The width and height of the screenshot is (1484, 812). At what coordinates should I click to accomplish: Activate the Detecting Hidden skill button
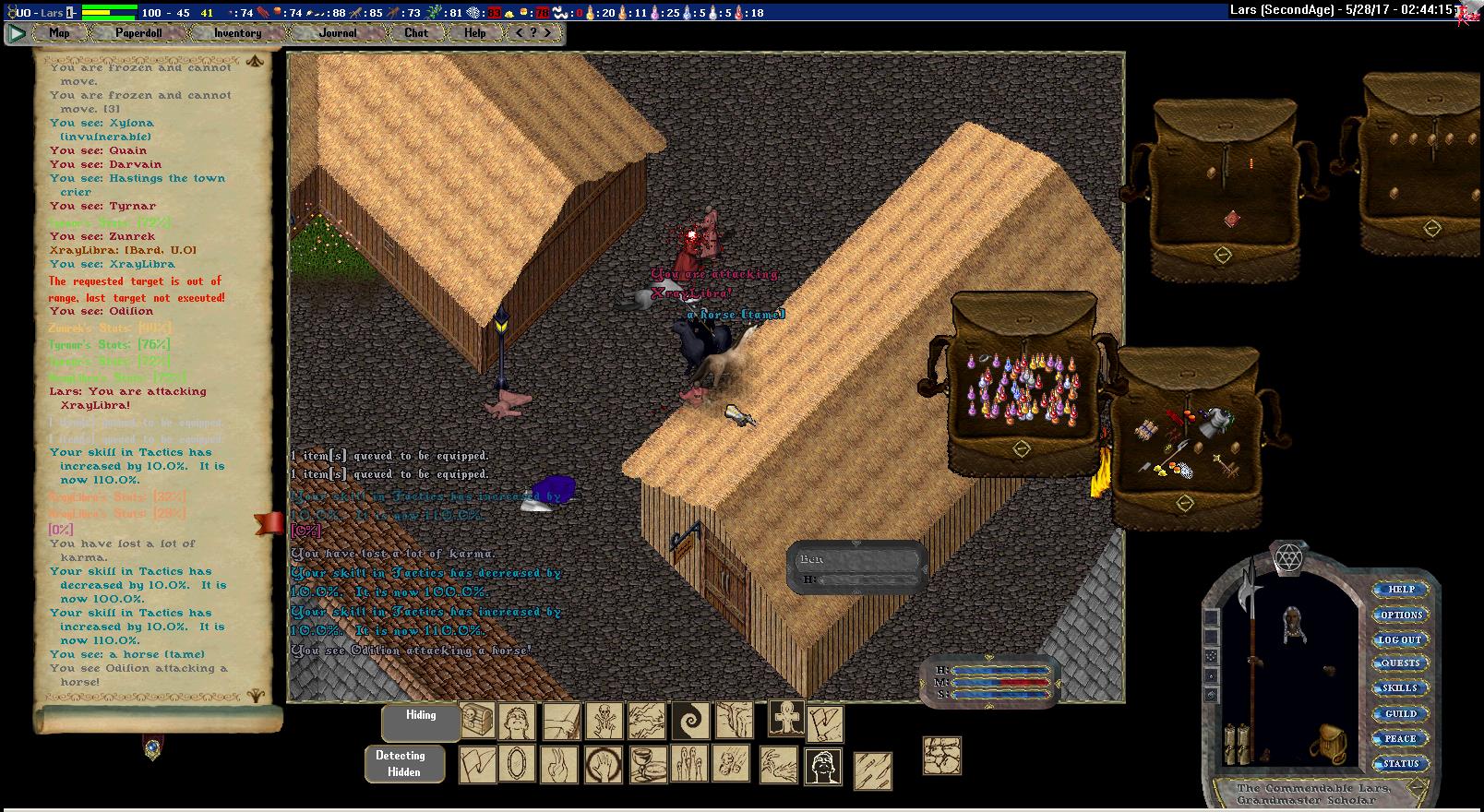(x=404, y=764)
